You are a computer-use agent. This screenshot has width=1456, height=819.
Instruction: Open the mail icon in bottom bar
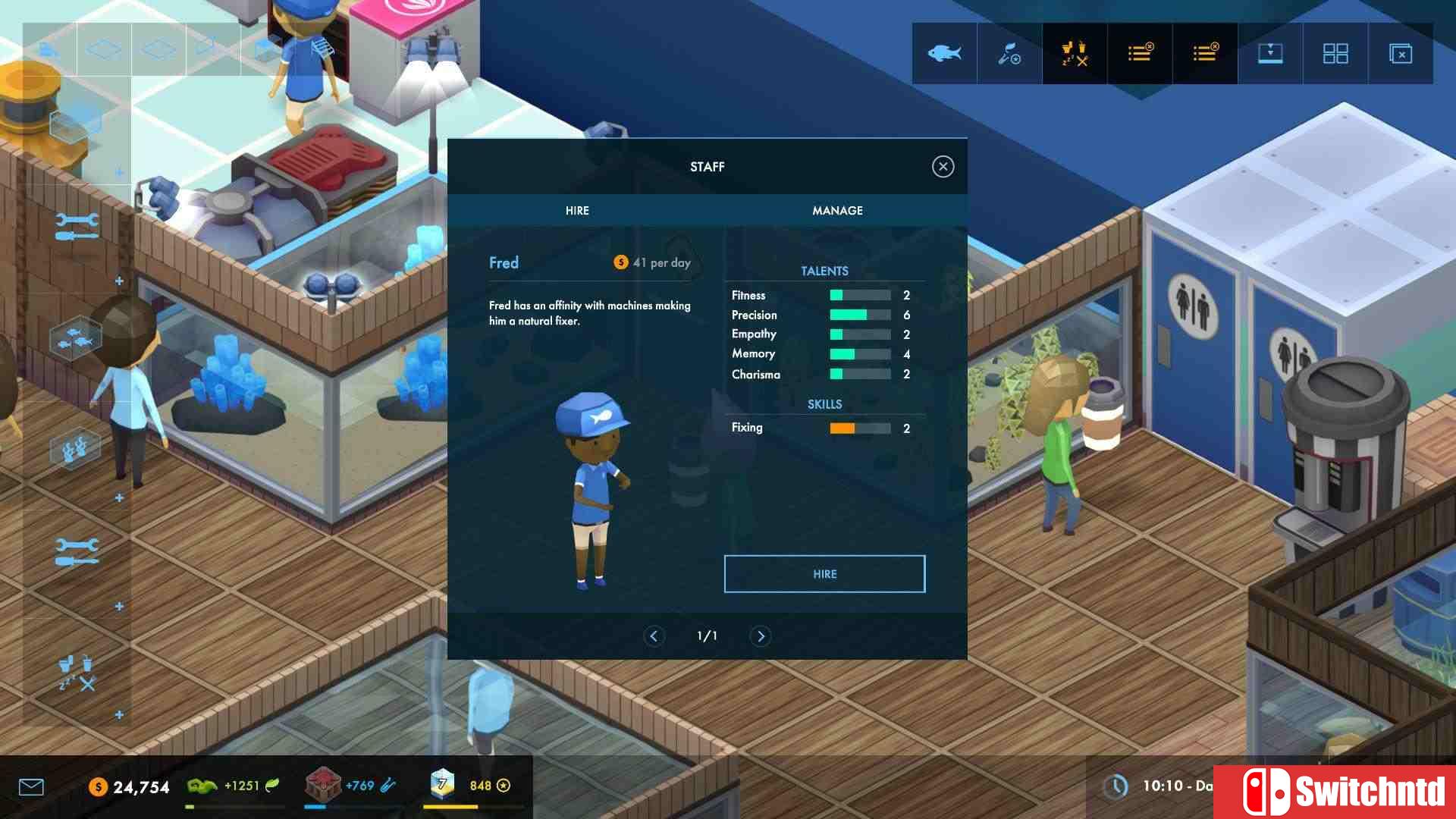(30, 787)
